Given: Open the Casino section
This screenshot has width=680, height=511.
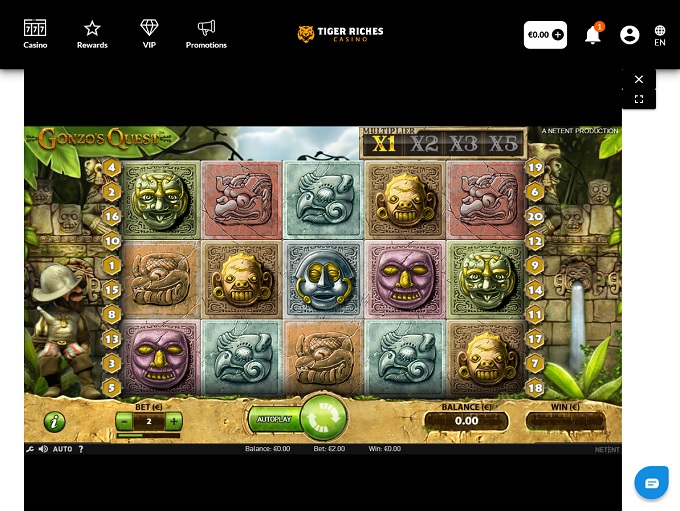Looking at the screenshot, I should 35,34.
